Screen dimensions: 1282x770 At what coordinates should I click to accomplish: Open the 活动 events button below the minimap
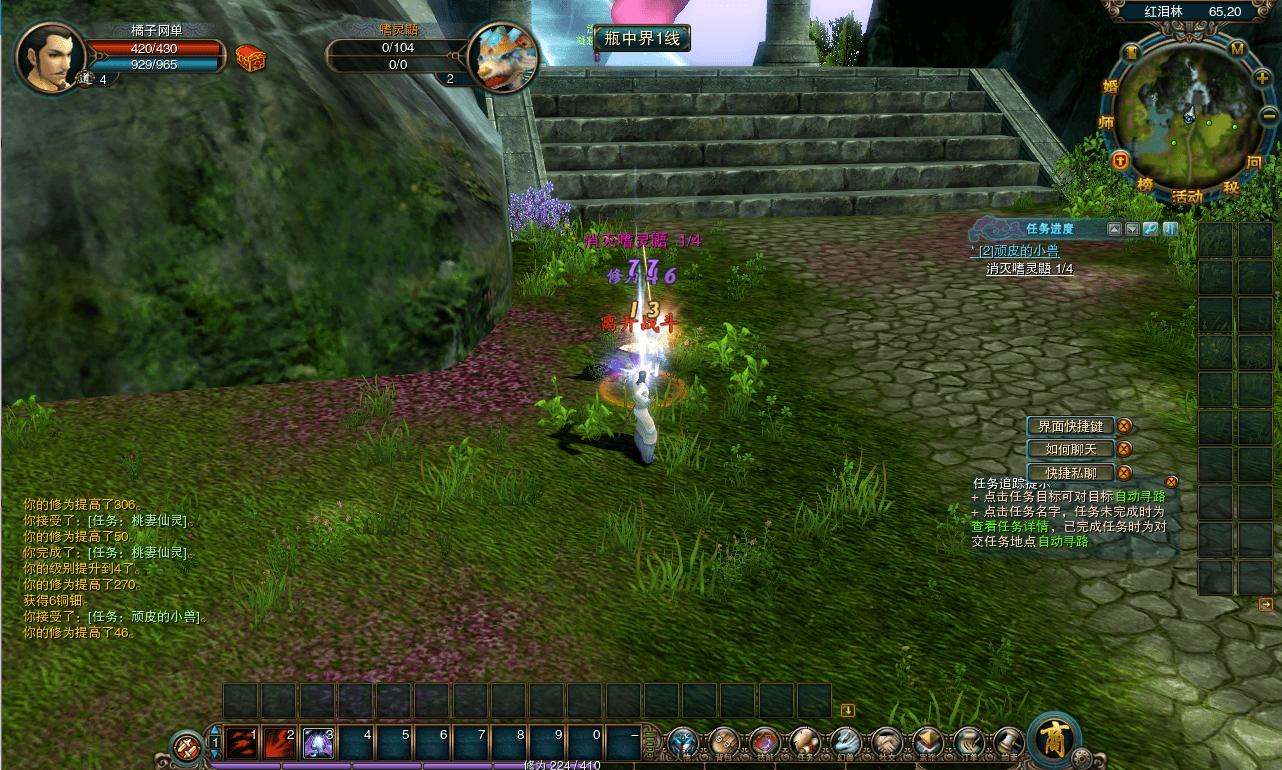1187,197
